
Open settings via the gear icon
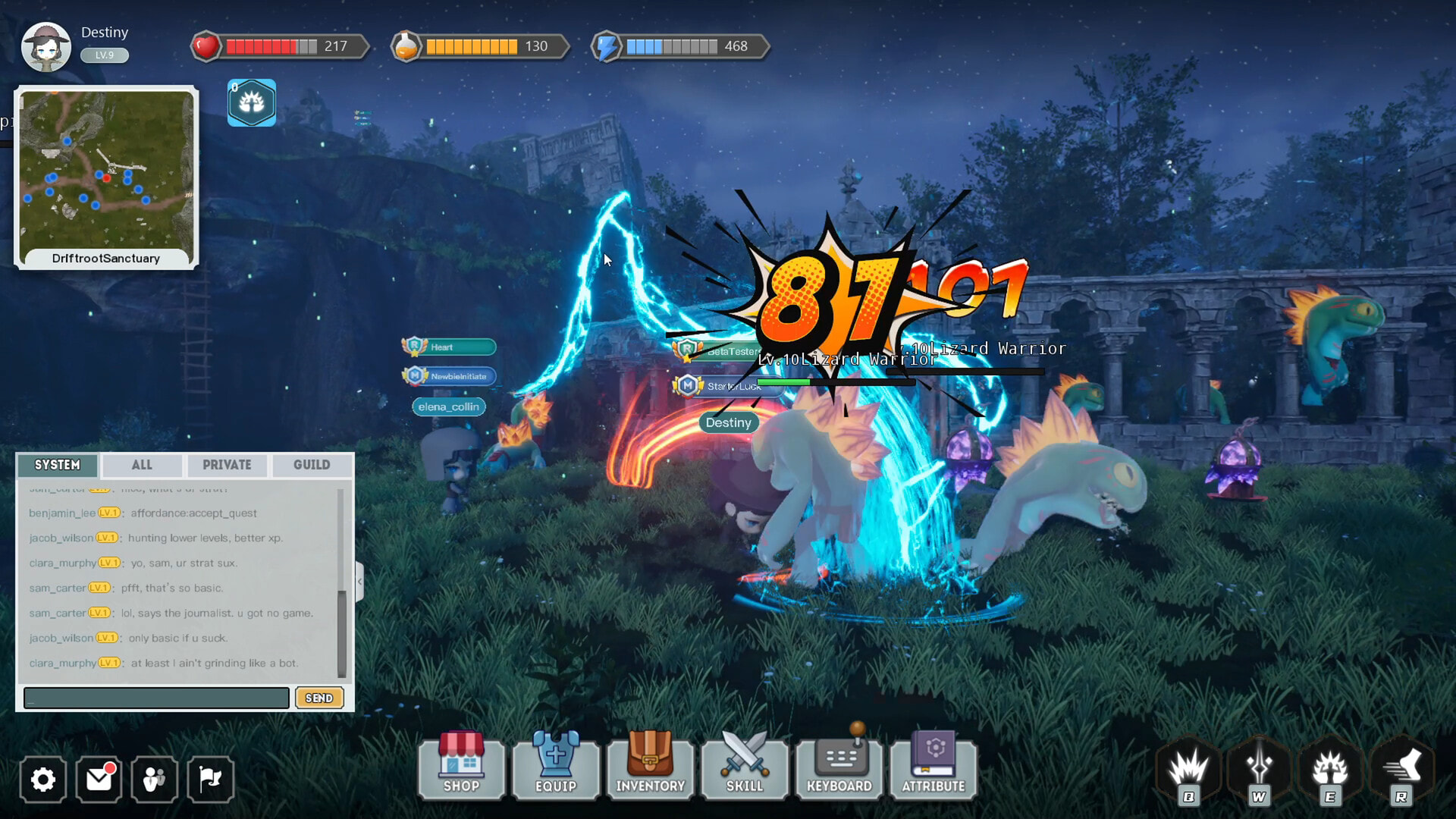point(43,780)
